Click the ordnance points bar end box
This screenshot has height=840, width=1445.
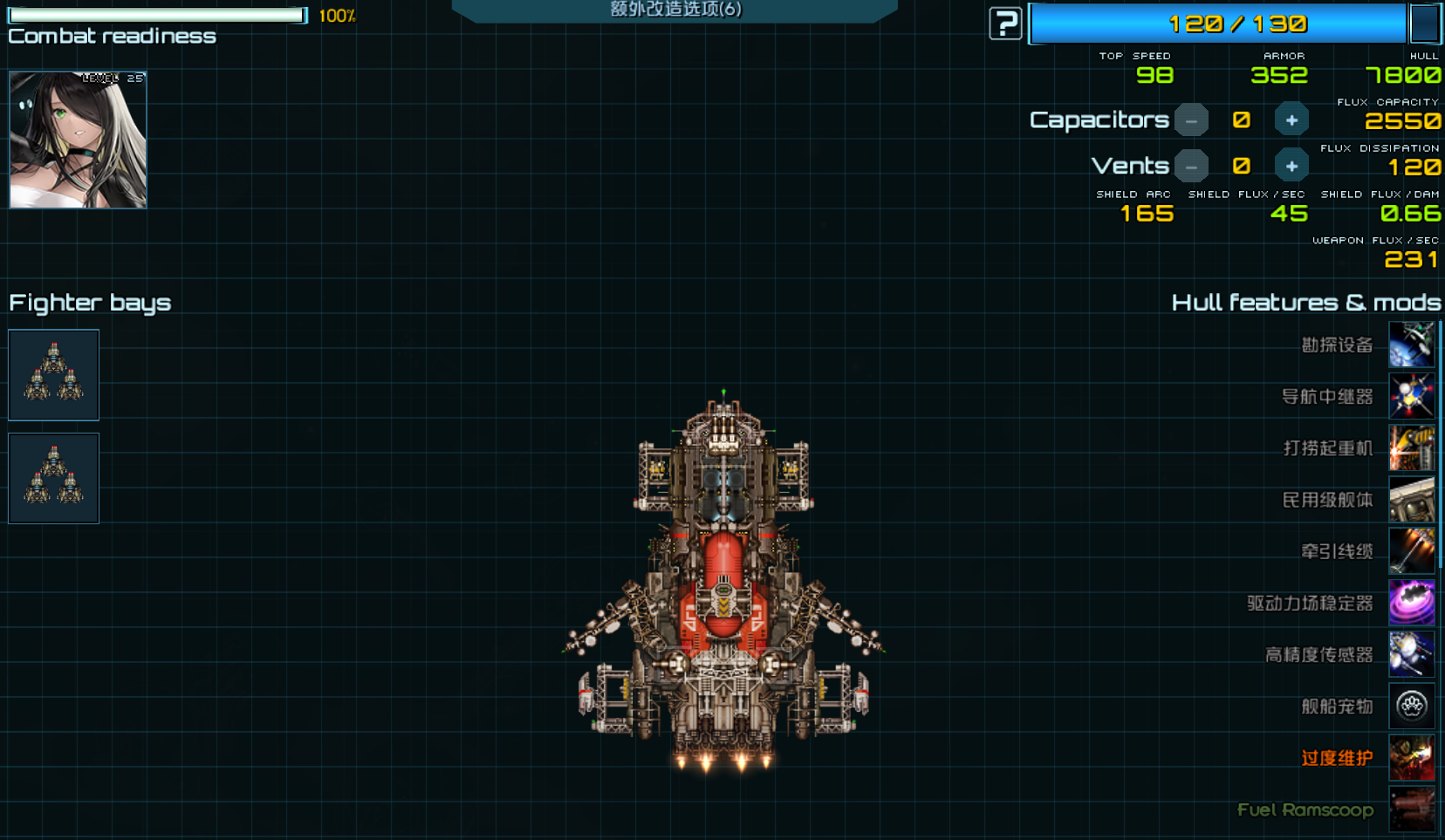coord(1424,24)
